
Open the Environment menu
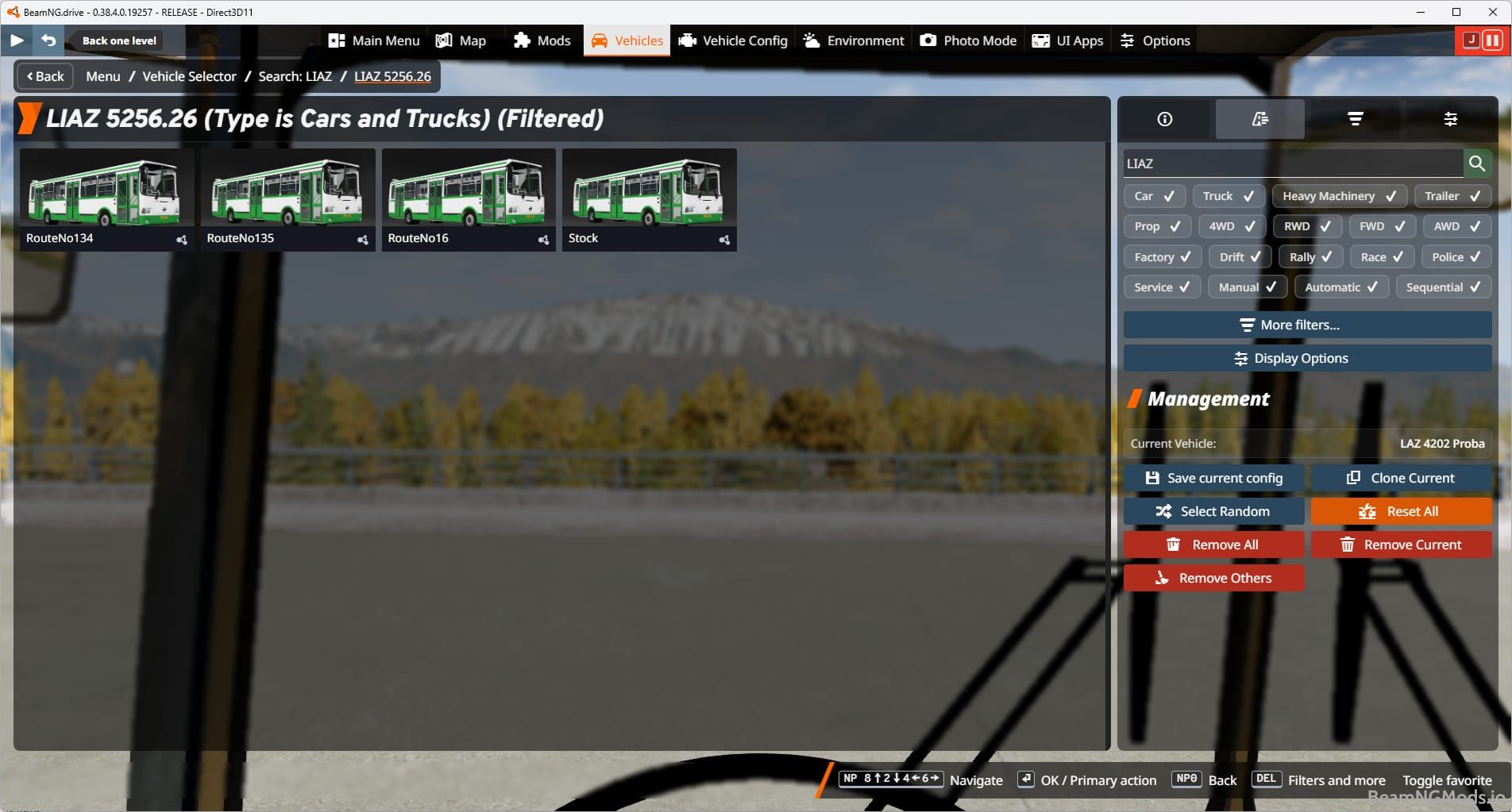[853, 40]
